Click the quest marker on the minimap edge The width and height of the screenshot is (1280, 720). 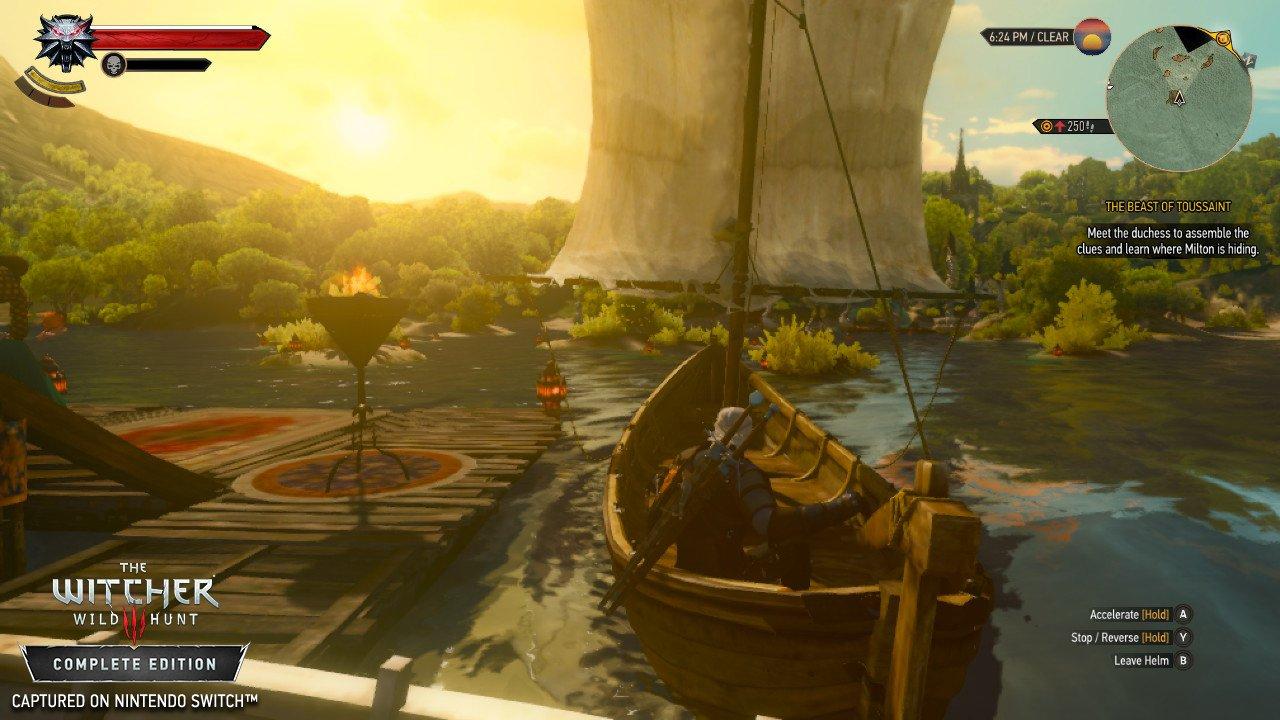[x=1222, y=39]
